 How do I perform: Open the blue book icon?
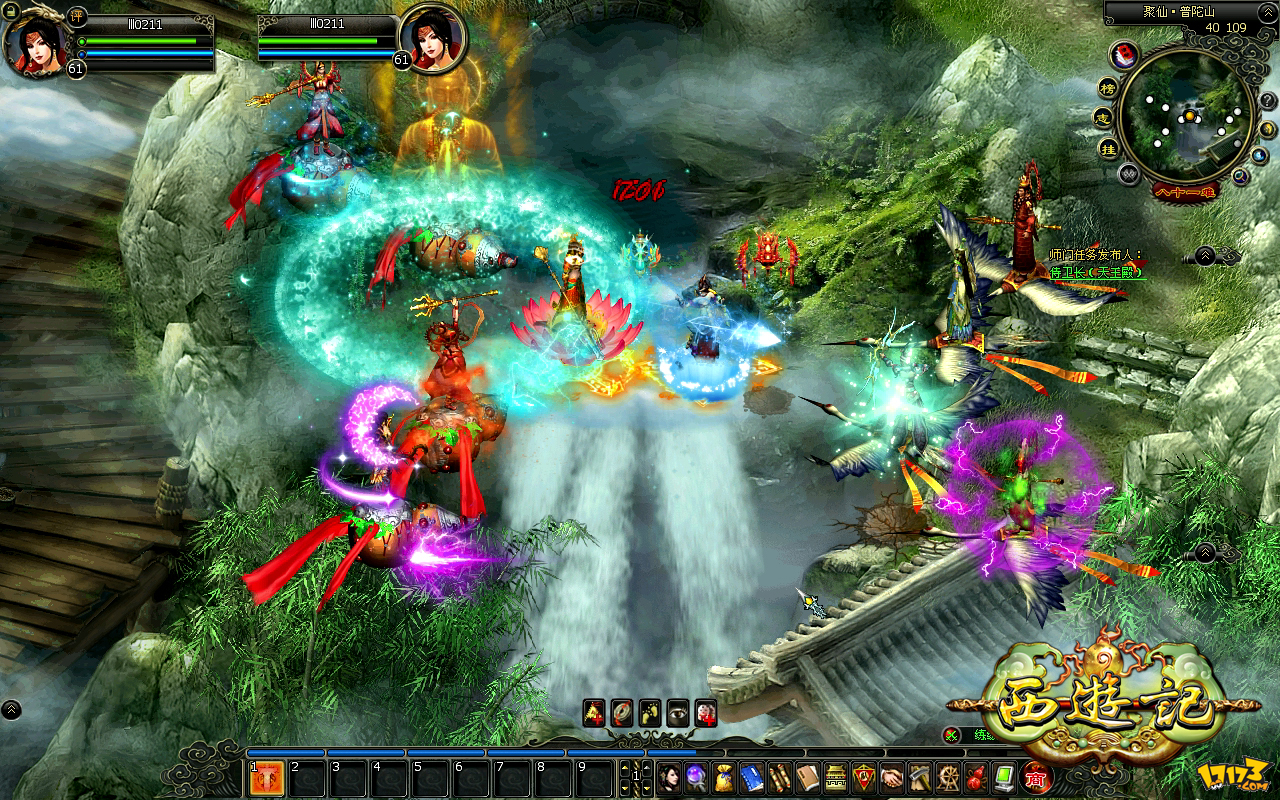click(752, 778)
